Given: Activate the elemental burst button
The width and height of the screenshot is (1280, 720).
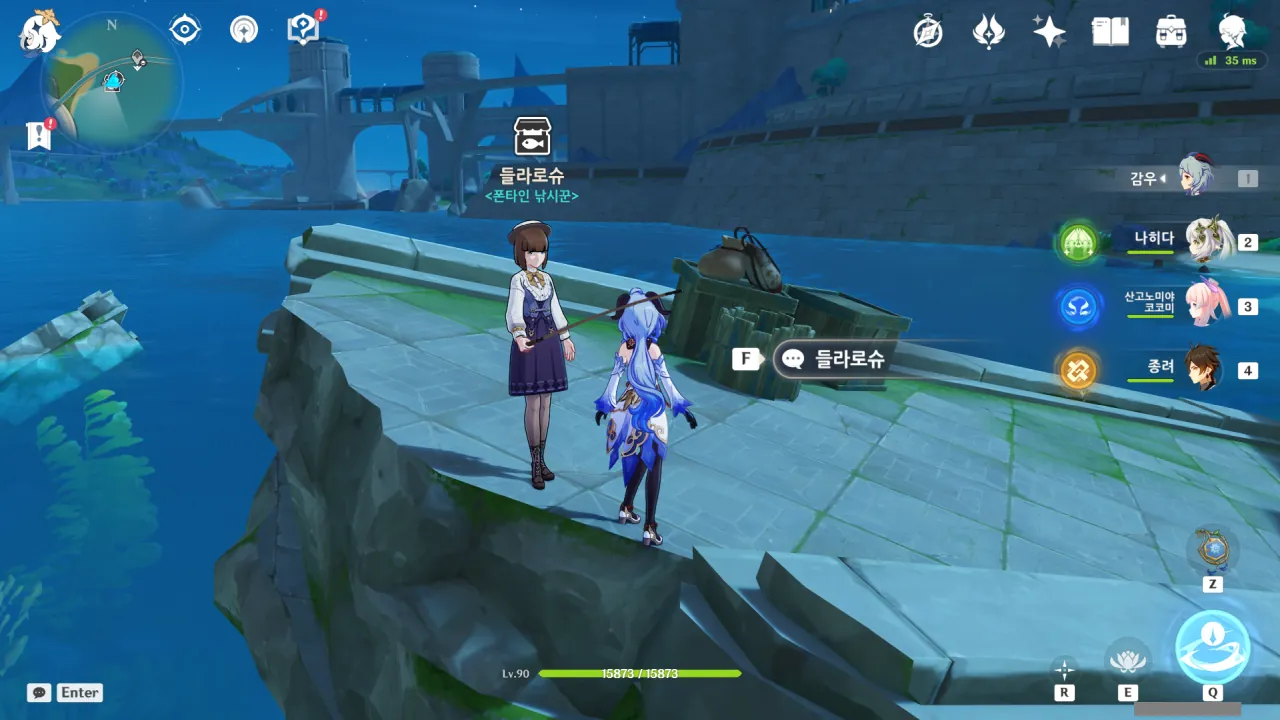Looking at the screenshot, I should click(1212, 647).
